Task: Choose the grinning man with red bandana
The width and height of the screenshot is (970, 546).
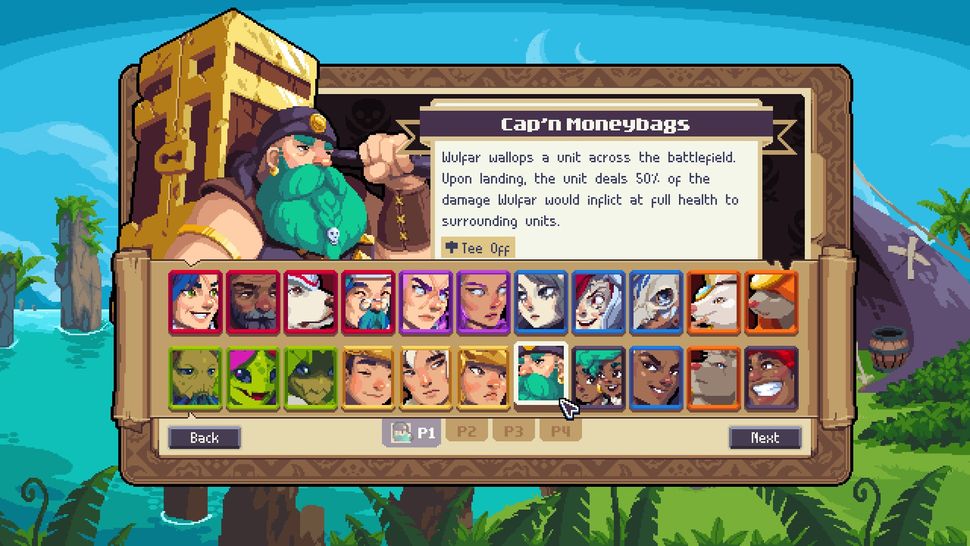Action: point(771,378)
